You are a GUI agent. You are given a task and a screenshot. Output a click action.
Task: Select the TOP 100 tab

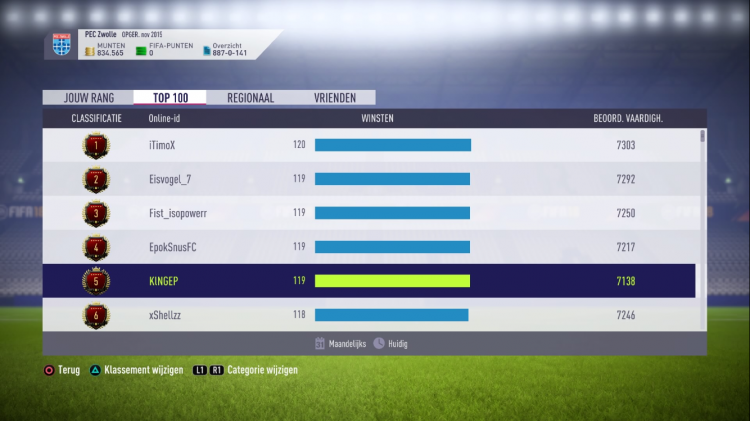170,98
